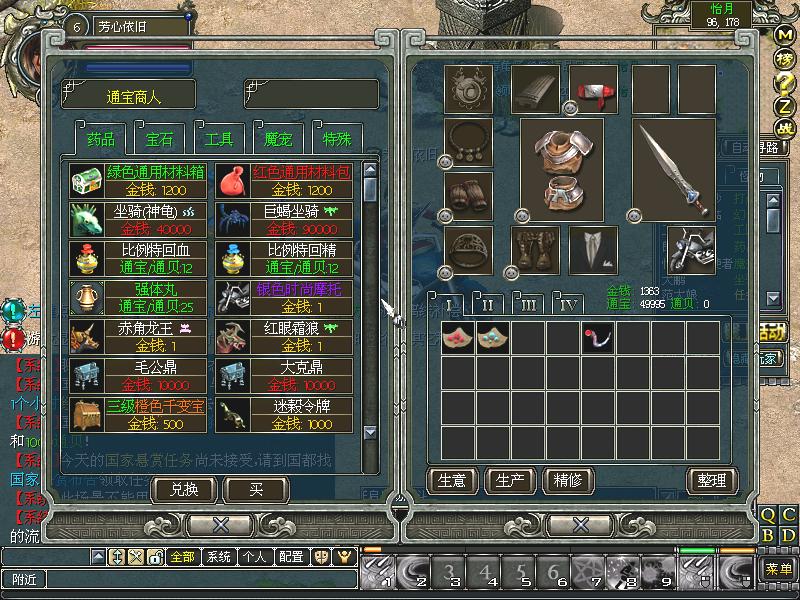Viewport: 800px width, 600px height.
Task: Choose the 毛公鼎 shop entry
Action: tap(140, 376)
